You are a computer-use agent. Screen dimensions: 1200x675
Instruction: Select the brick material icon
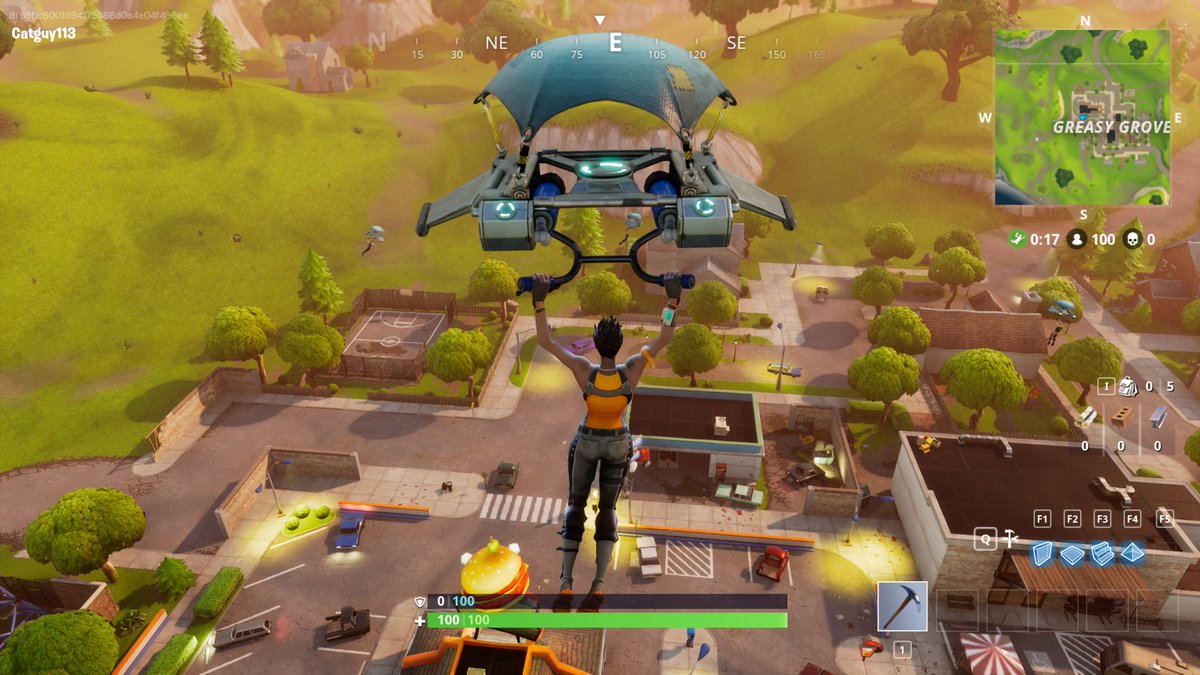(1122, 416)
